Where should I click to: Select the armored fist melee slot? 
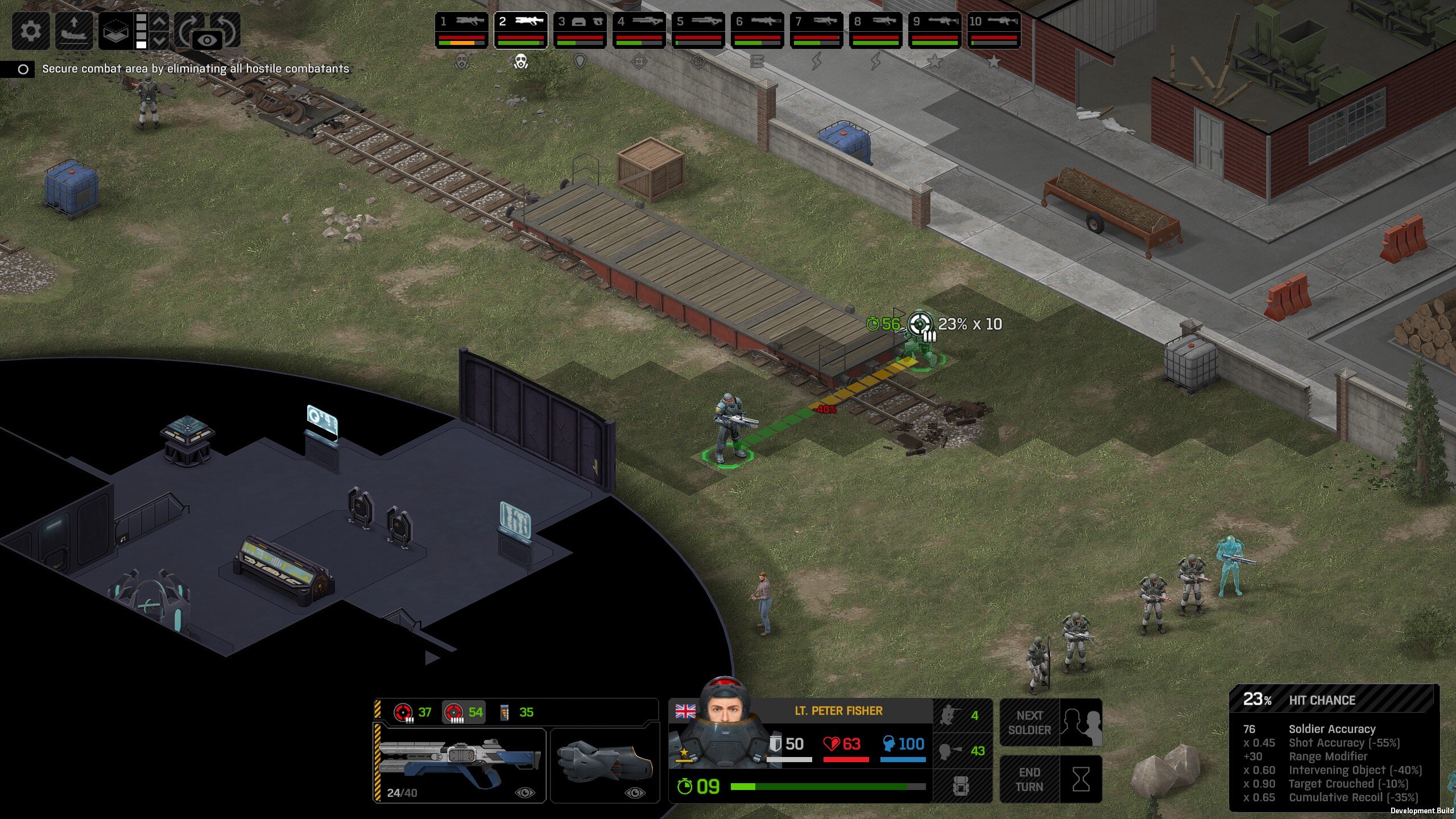(605, 764)
